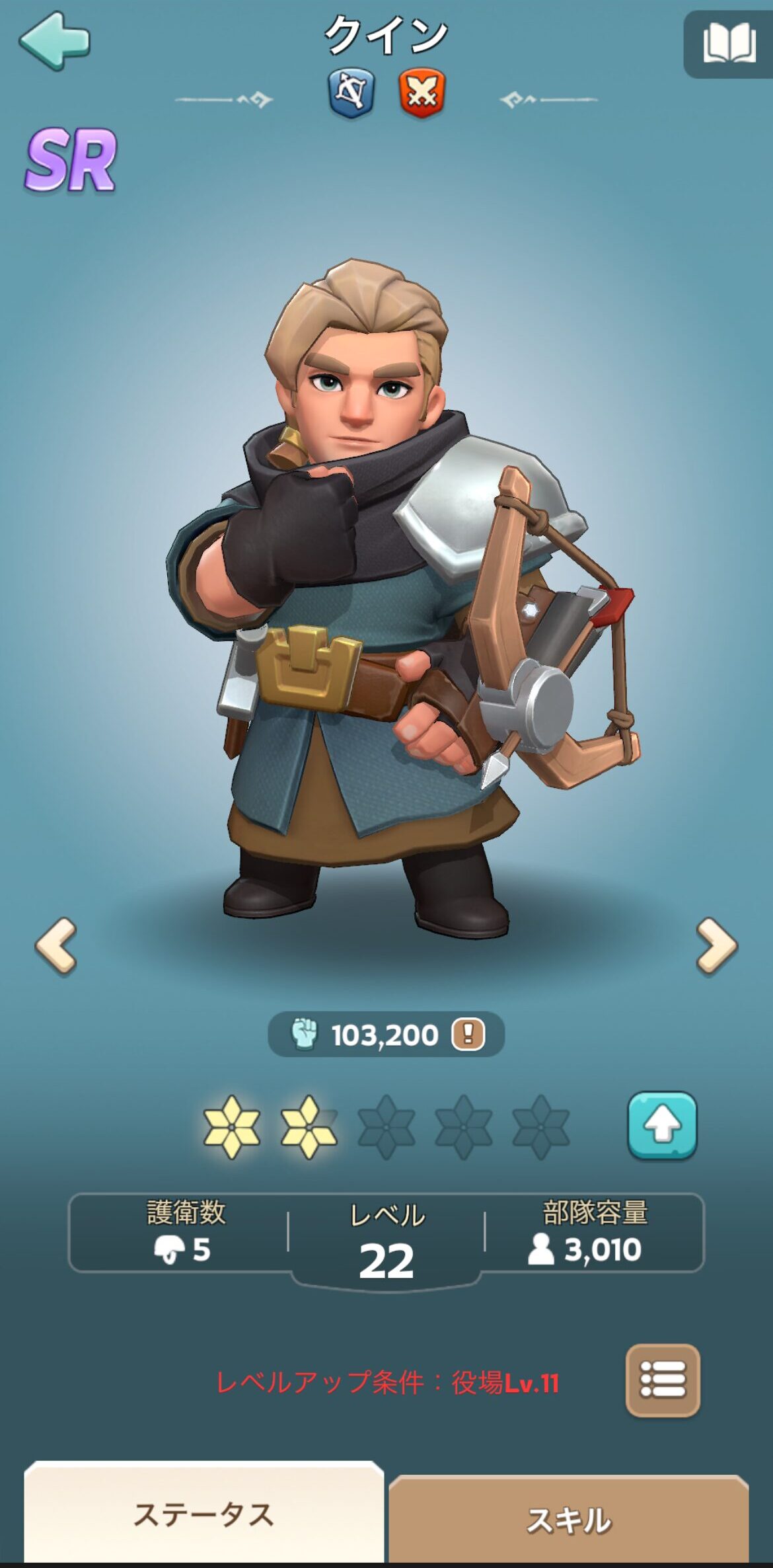Open power info exclamation button
Viewport: 773px width, 1568px height.
tap(468, 1034)
